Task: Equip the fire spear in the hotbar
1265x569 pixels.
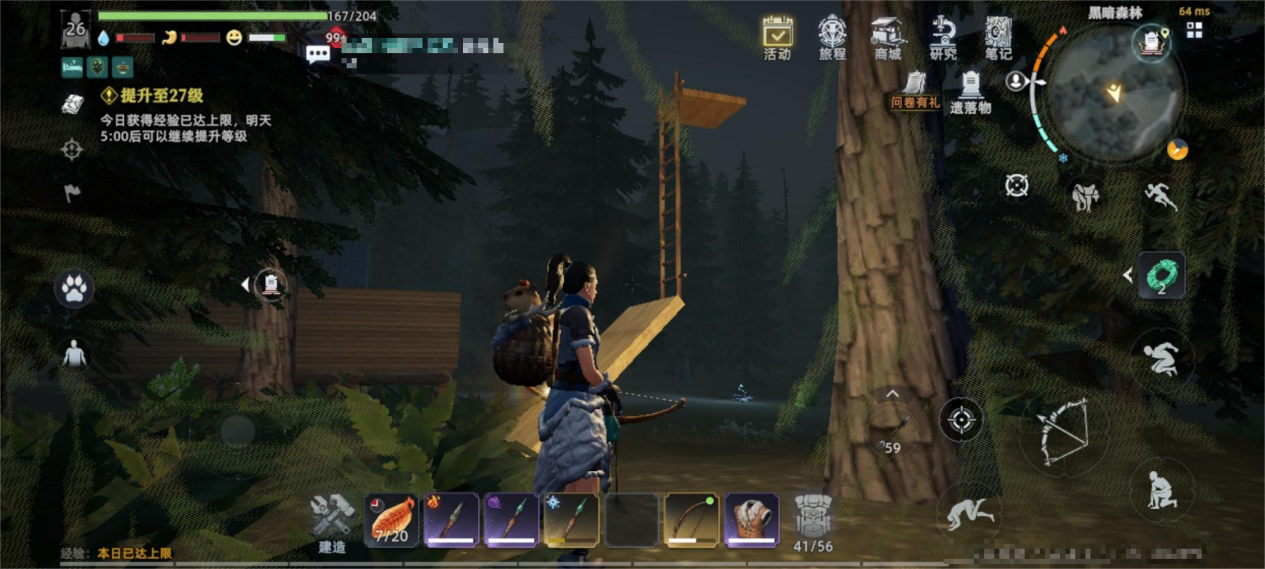Action: (x=451, y=519)
